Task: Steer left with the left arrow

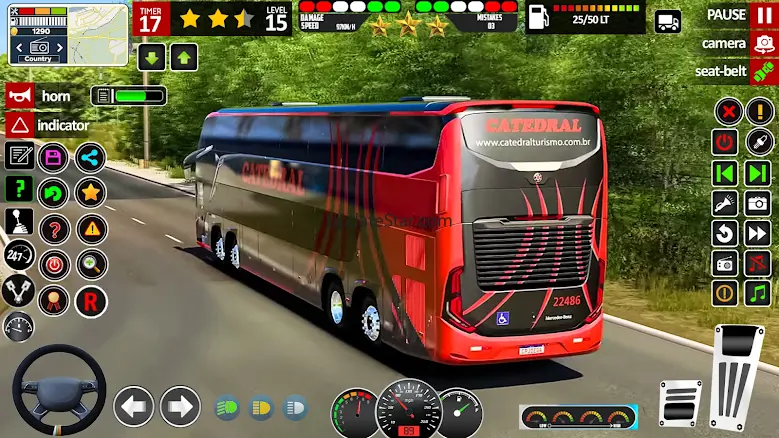Action: click(x=133, y=407)
